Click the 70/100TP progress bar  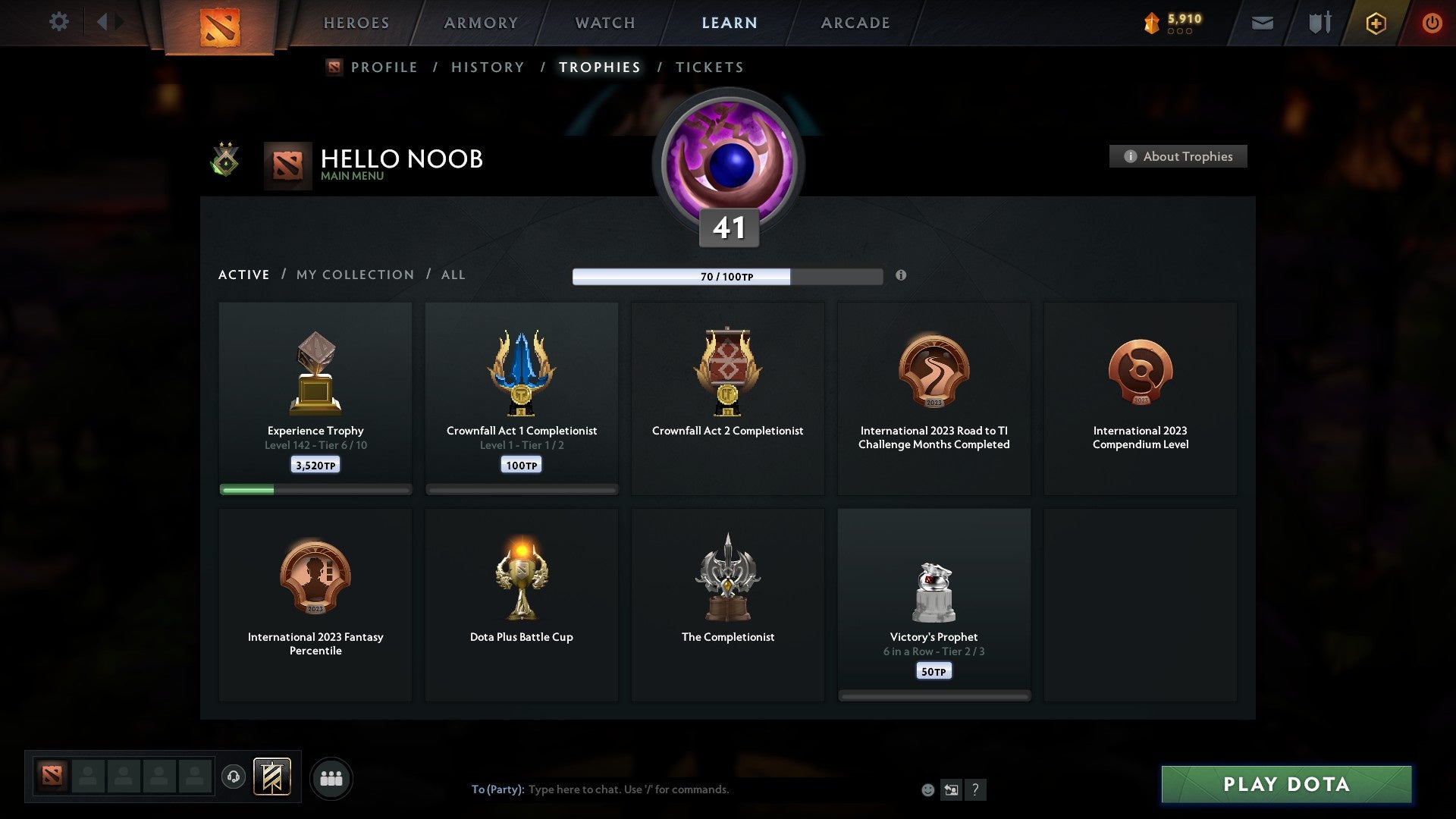click(x=728, y=277)
